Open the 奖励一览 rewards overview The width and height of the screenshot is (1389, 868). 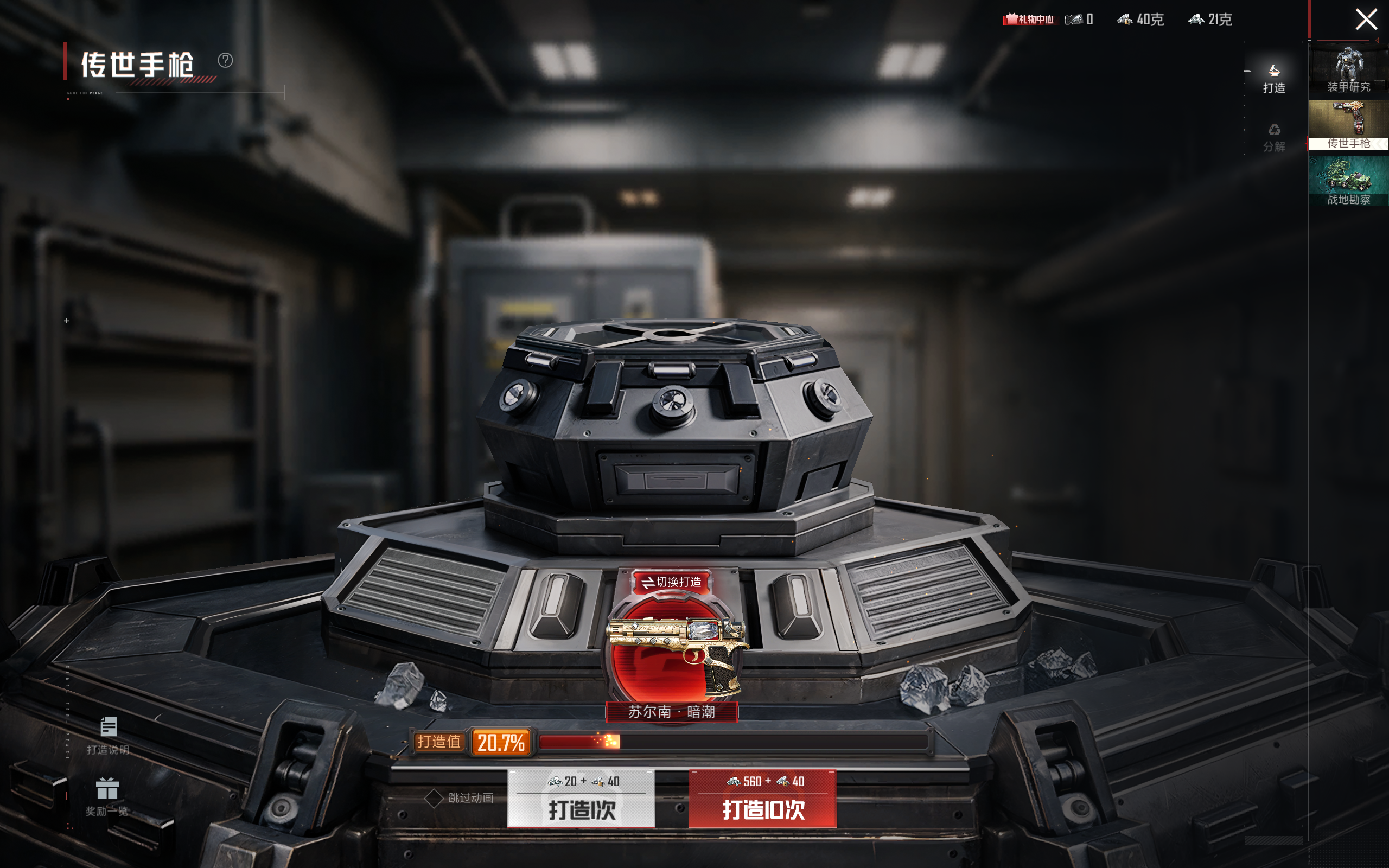pos(107,797)
